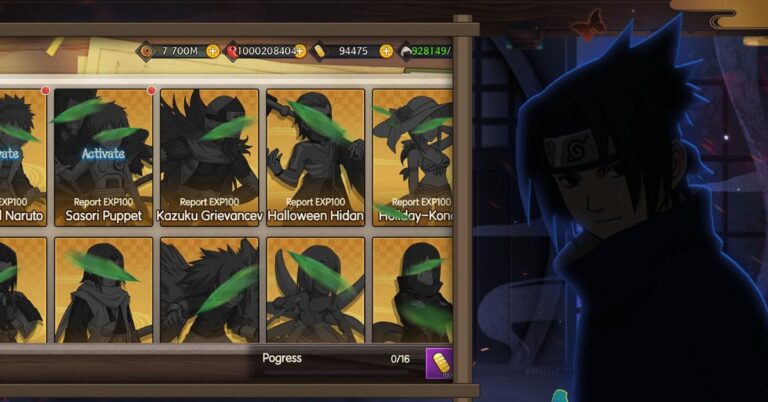Add more coins with the 7700M plus button

point(212,51)
